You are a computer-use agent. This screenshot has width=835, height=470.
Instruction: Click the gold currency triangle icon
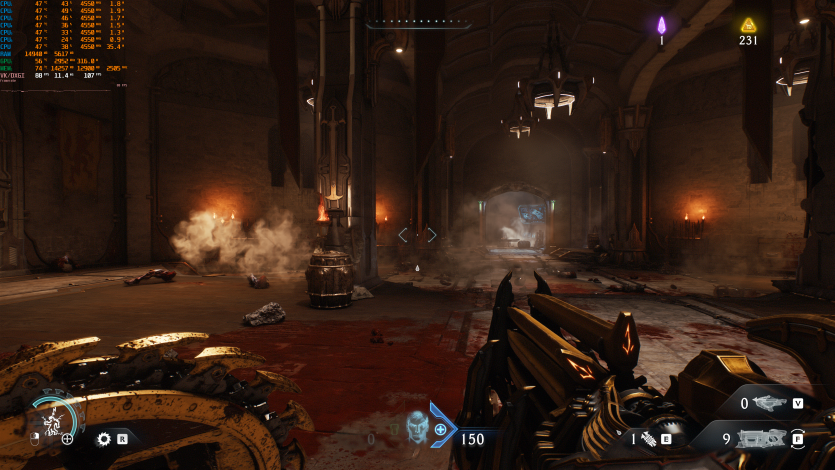pyautogui.click(x=748, y=25)
